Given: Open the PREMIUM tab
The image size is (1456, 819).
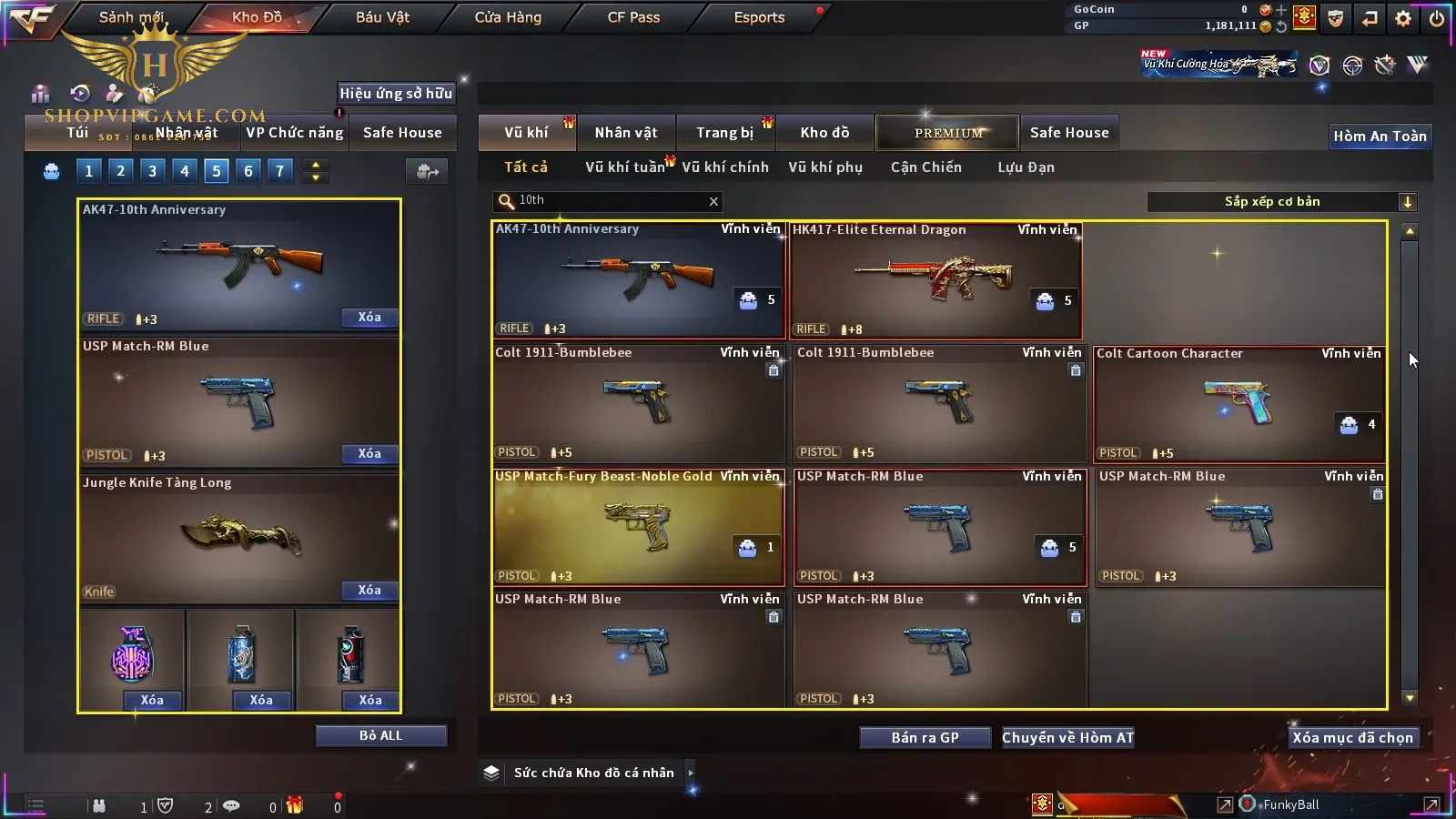Looking at the screenshot, I should point(948,133).
